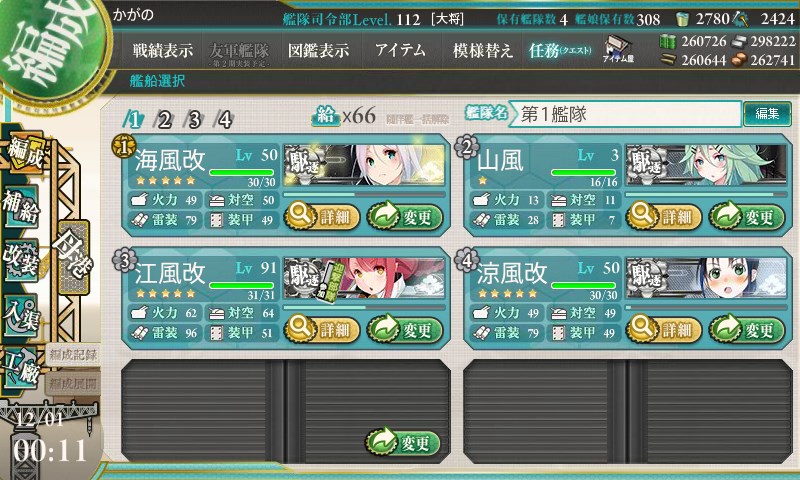Screen dimensions: 800x480
Task: Open the アイテム items menu
Action: [x=400, y=50]
